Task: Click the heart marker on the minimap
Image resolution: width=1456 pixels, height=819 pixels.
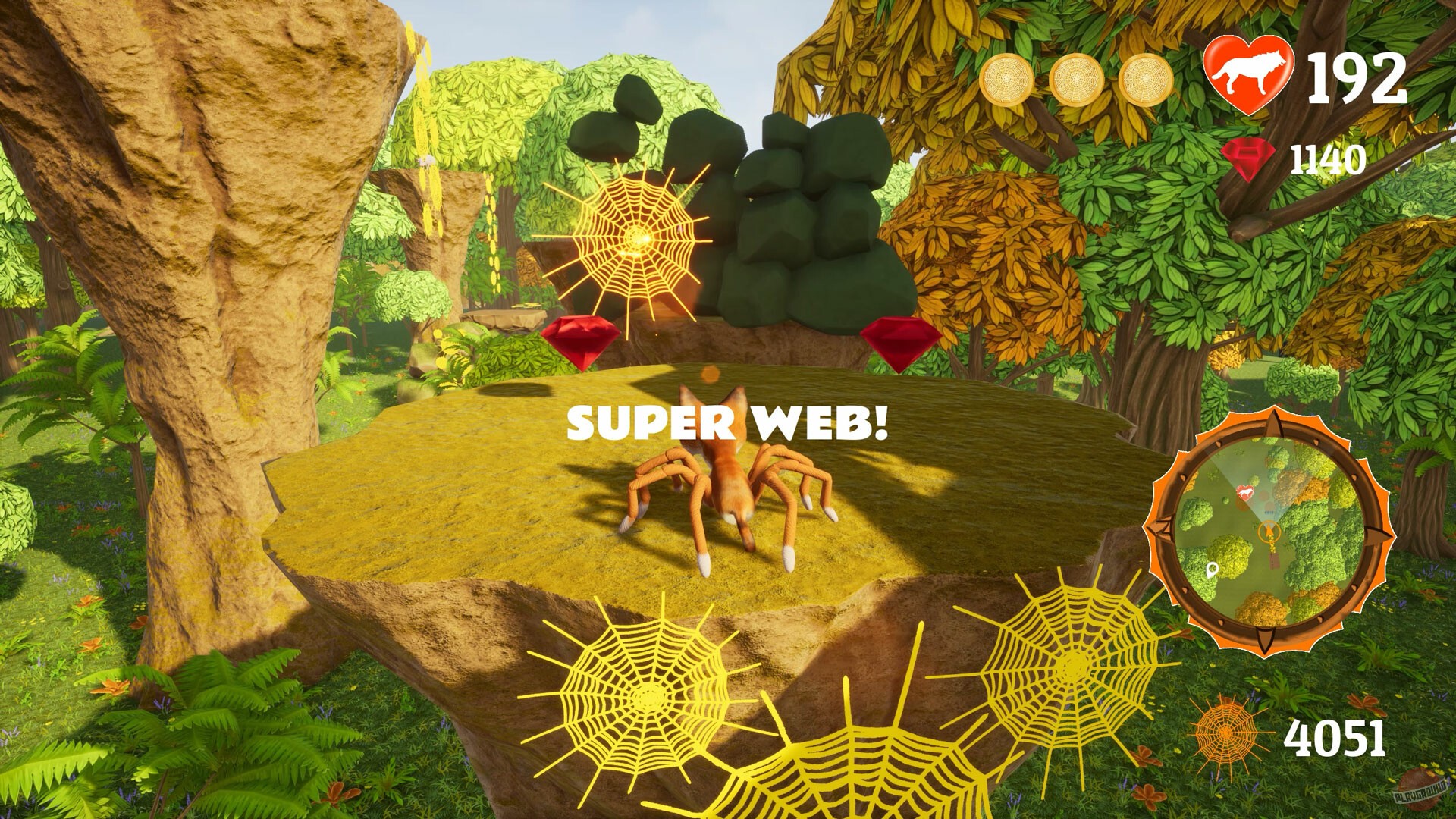Action: pos(1245,491)
